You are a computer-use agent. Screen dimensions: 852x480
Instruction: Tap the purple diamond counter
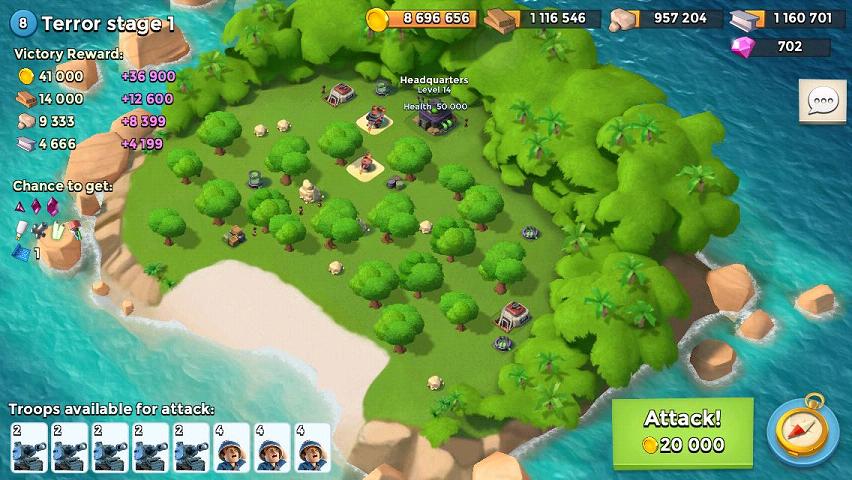(780, 46)
